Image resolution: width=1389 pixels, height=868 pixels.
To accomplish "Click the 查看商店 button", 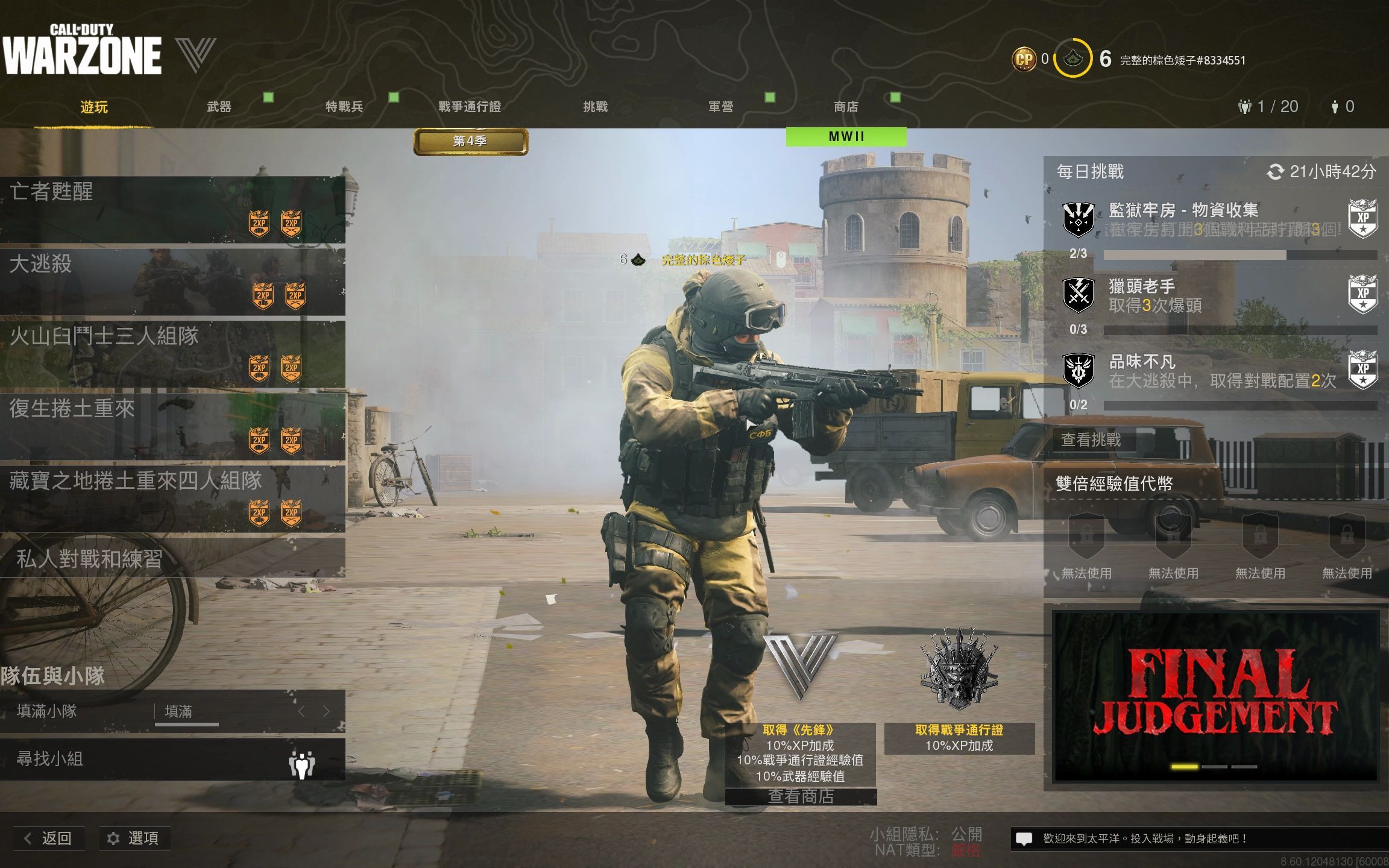I will point(801,796).
